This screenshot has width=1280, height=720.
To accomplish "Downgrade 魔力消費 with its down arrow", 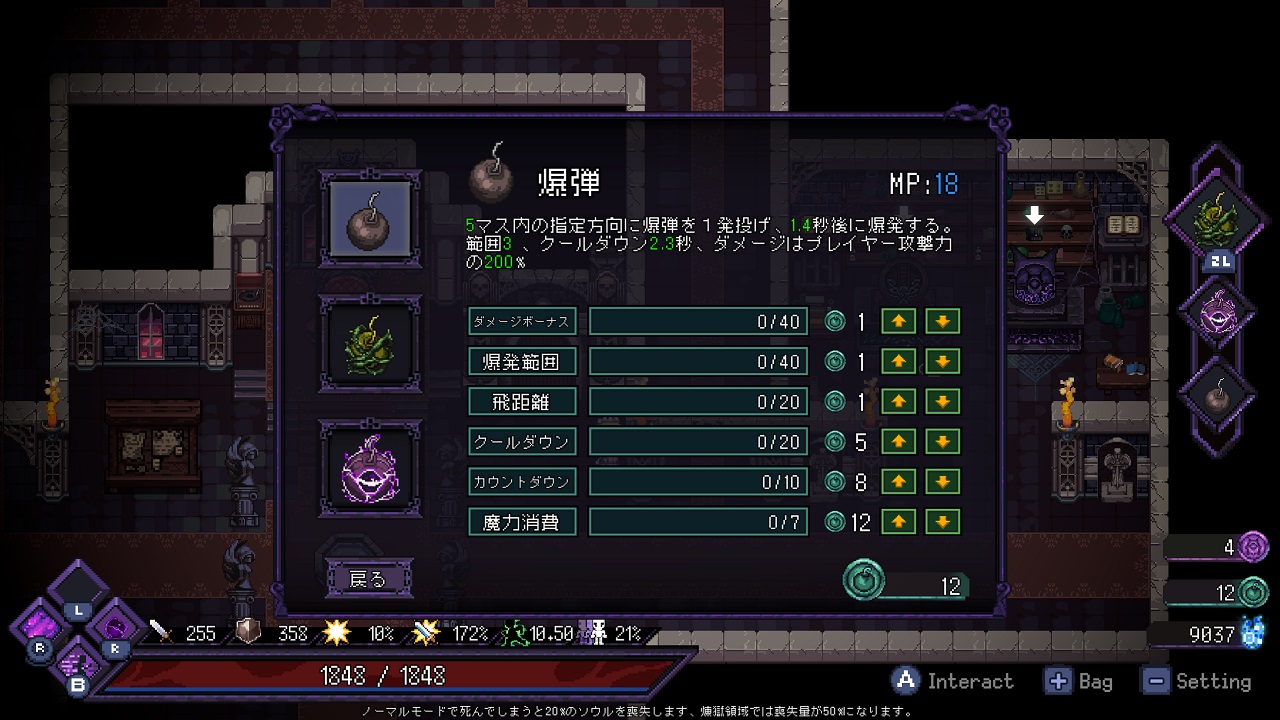I will pos(942,521).
